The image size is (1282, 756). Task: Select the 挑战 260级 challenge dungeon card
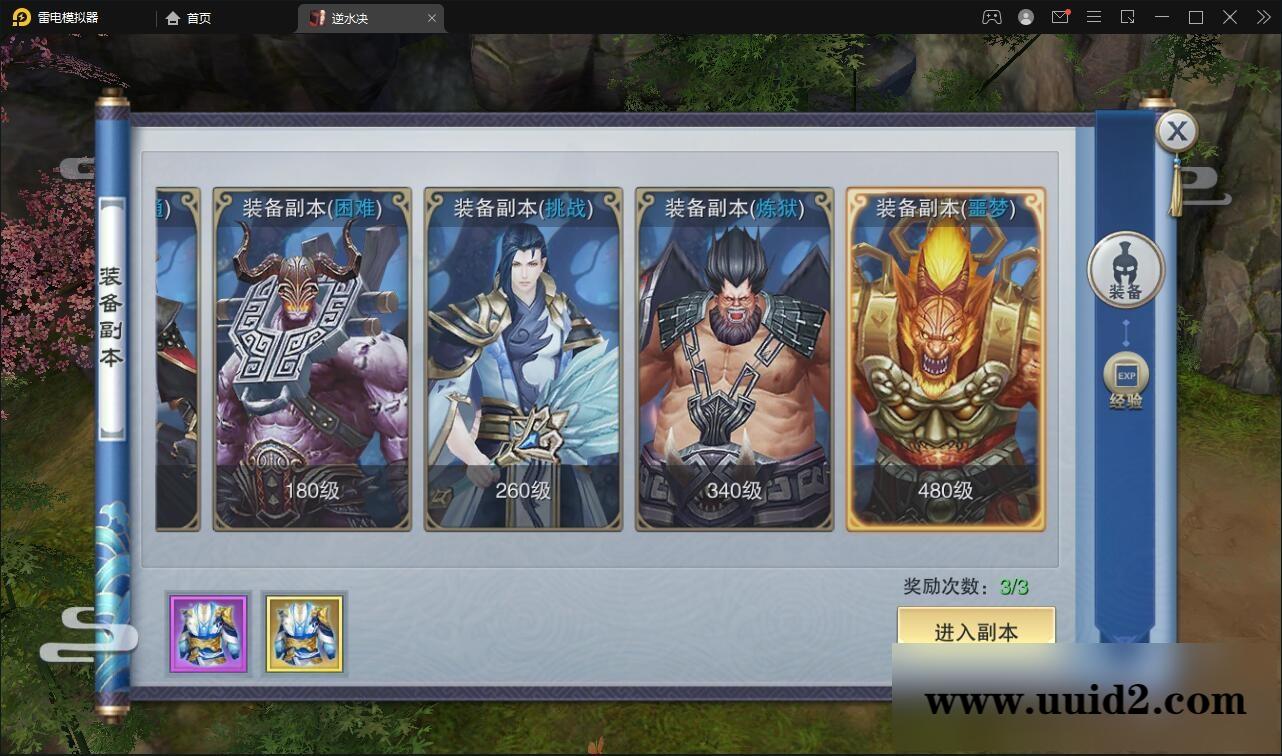522,360
